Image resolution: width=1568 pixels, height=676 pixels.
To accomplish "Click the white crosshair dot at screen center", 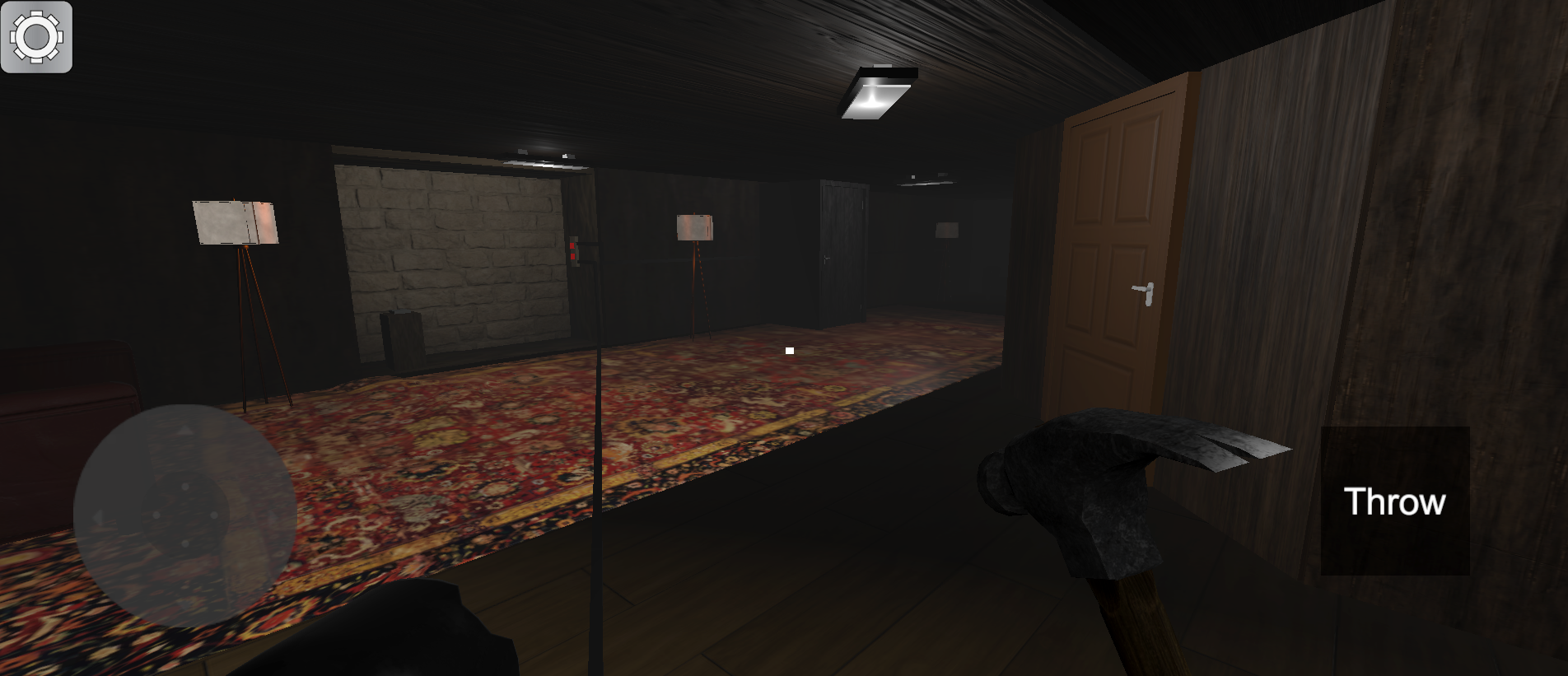I will (x=788, y=350).
